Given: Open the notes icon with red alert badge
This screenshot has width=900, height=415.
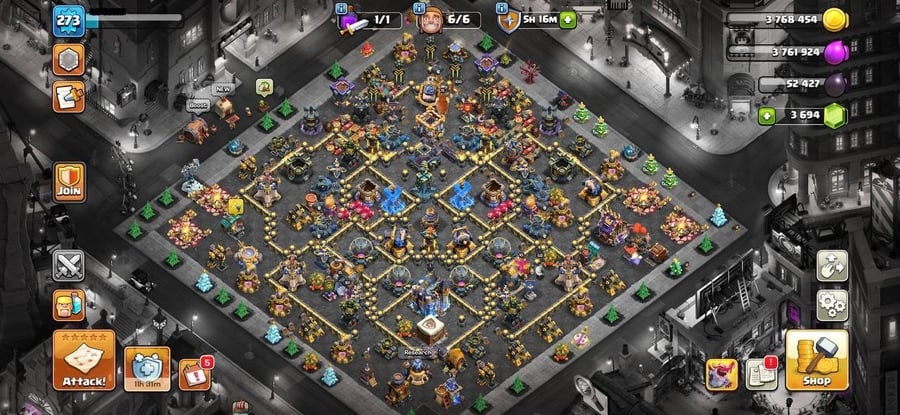Looking at the screenshot, I should (x=761, y=372).
